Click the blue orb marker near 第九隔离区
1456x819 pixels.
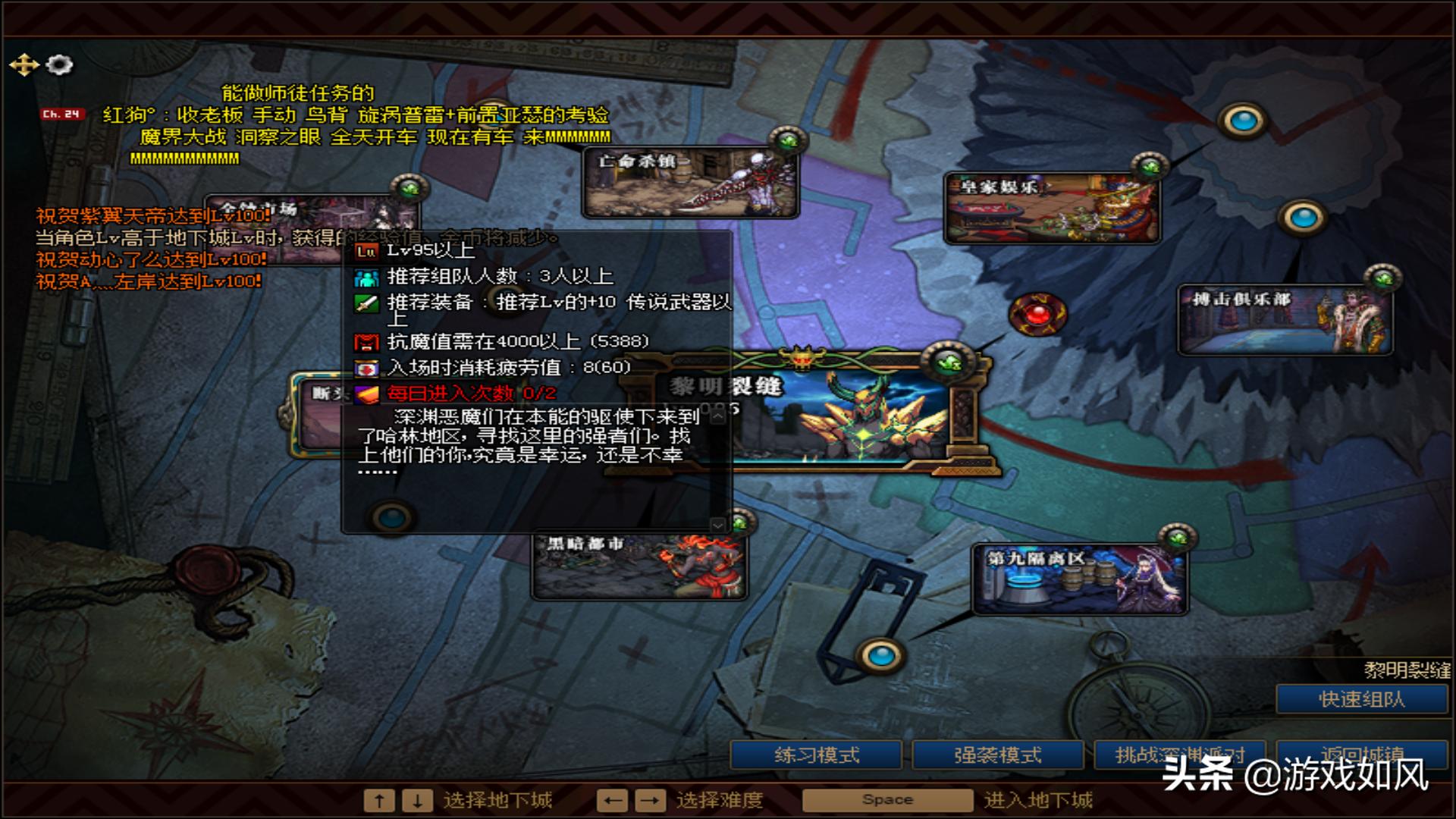coord(880,656)
